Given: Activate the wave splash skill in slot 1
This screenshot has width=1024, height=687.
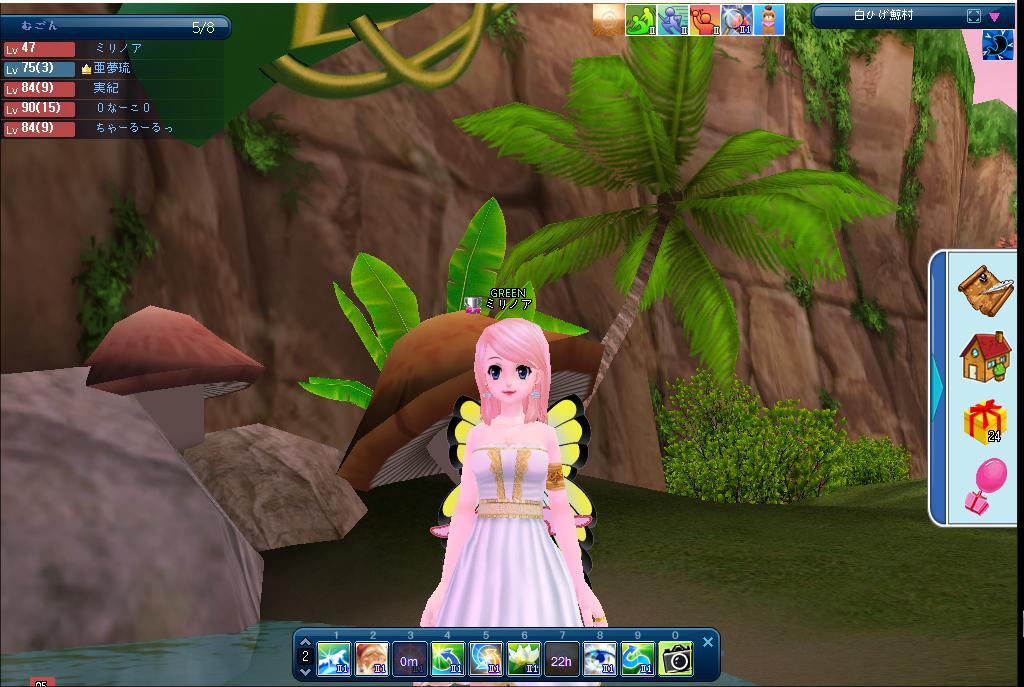Looking at the screenshot, I should (x=334, y=659).
